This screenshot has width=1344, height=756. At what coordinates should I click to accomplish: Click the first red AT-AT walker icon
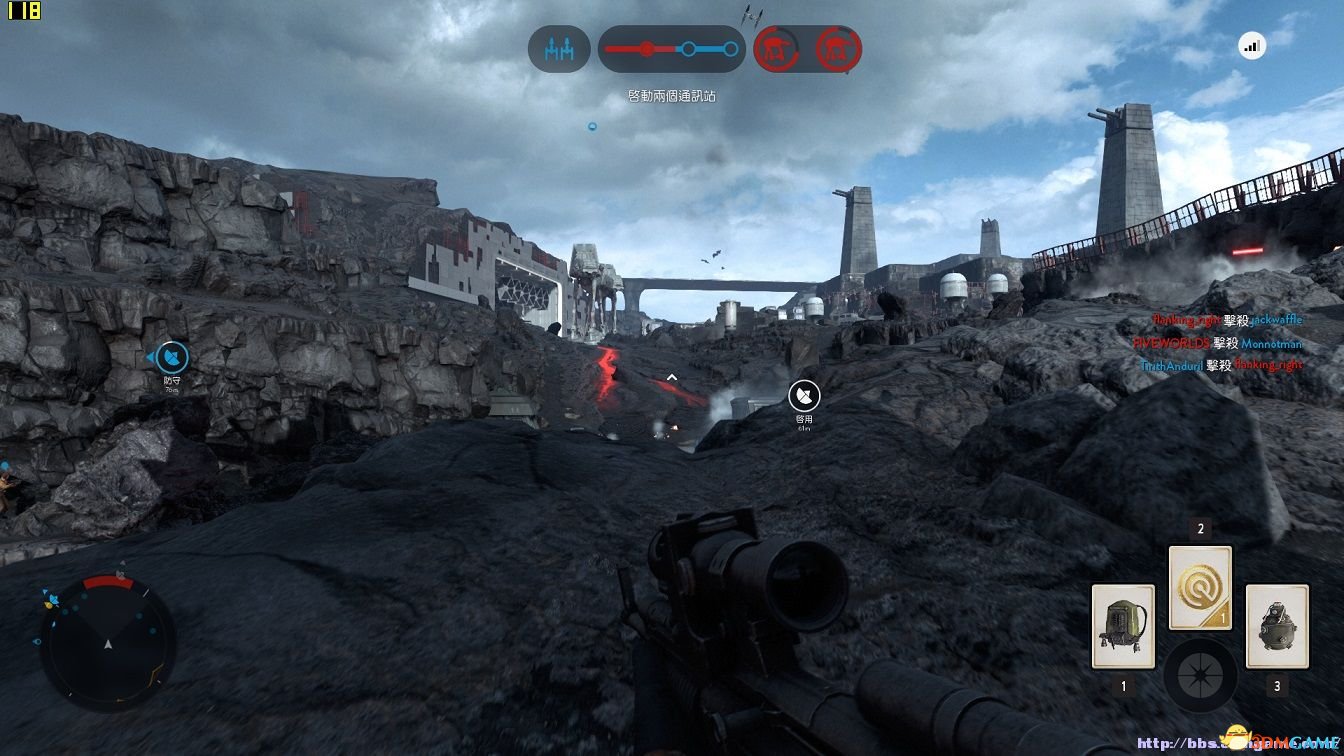tap(775, 49)
